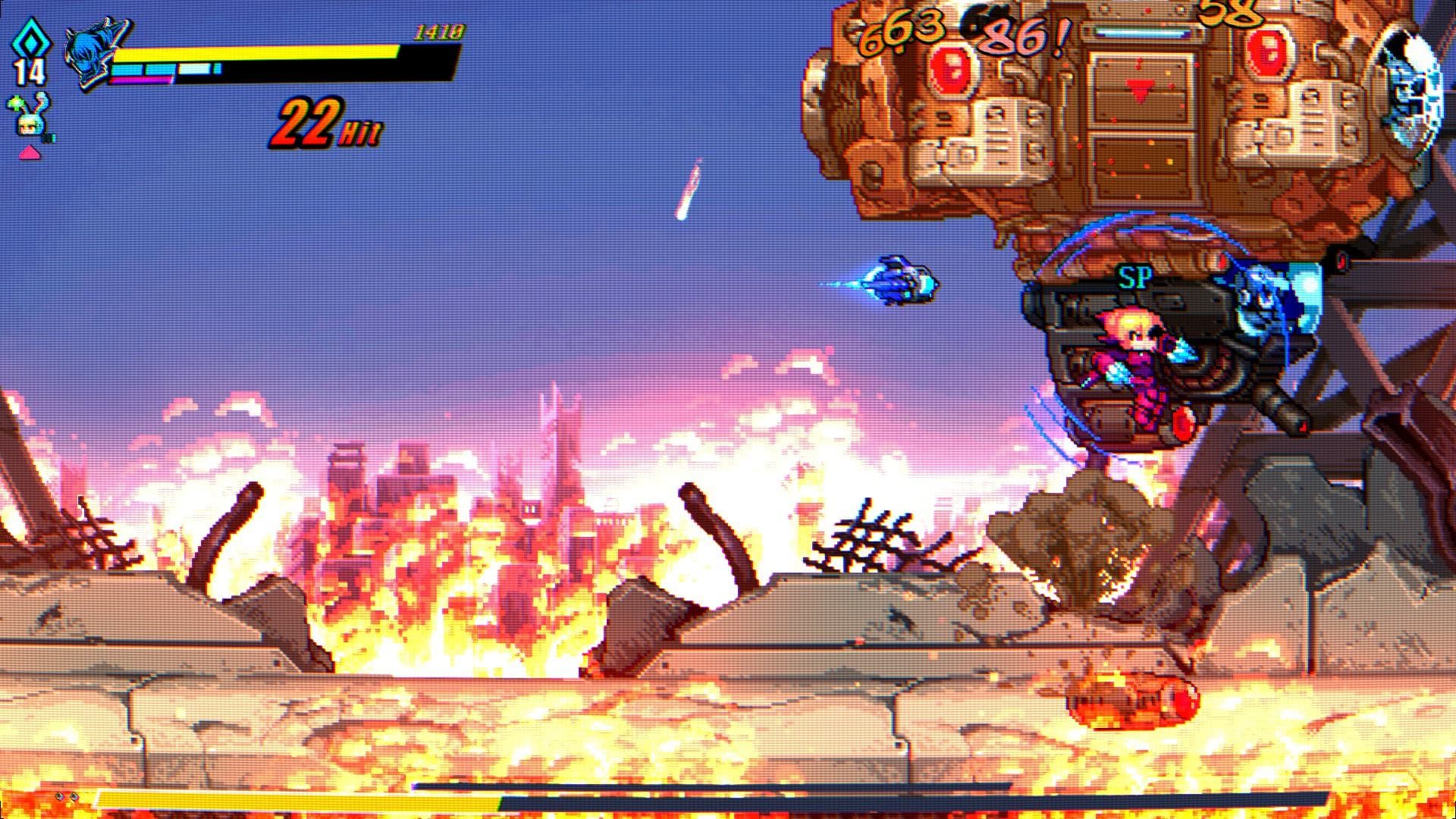The height and width of the screenshot is (819, 1456).
Task: Click the pink triangle marker under the fairy icon
Action: coord(29,154)
